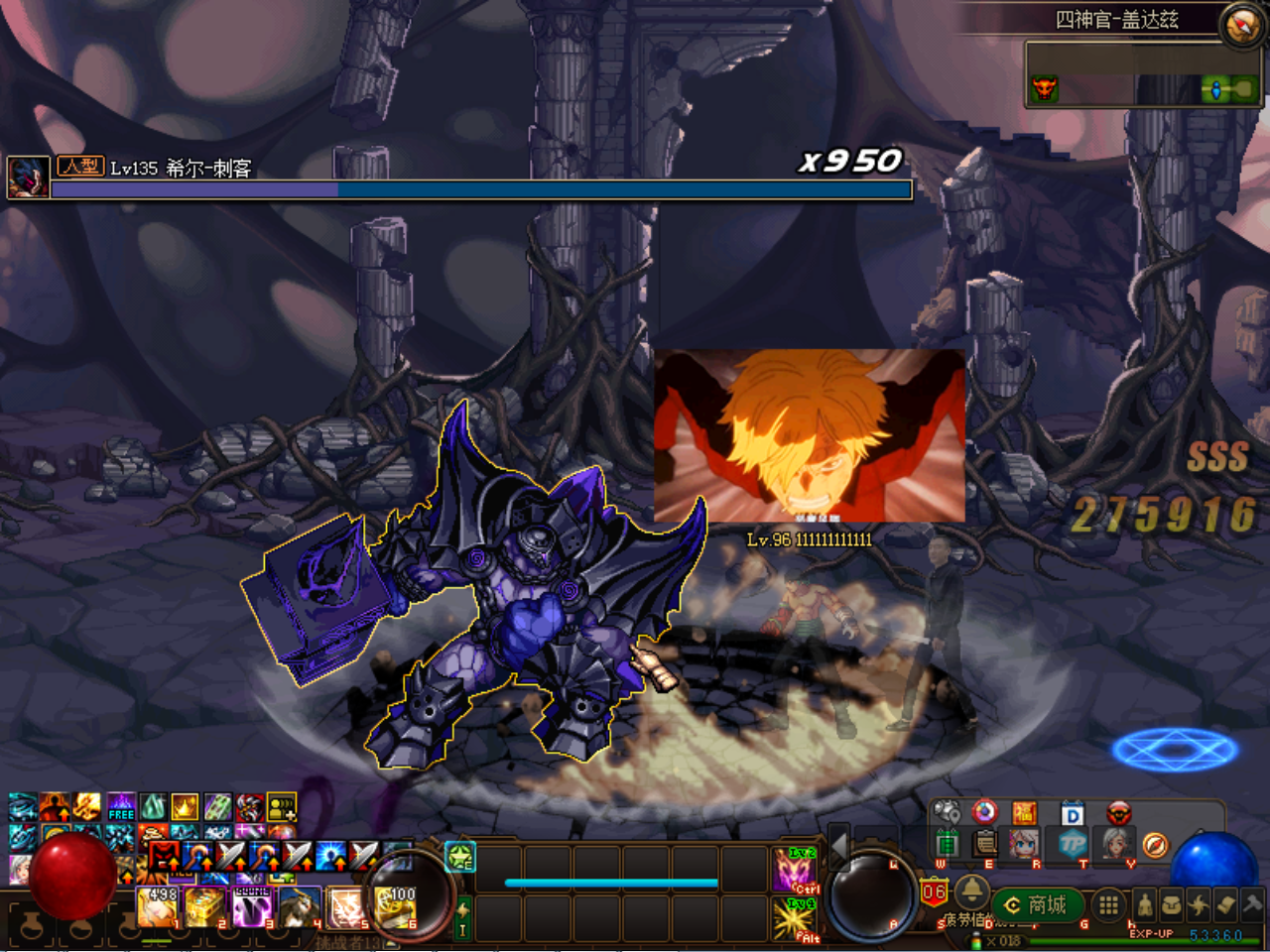Open the grid menu button
This screenshot has width=1270, height=952.
[1108, 904]
